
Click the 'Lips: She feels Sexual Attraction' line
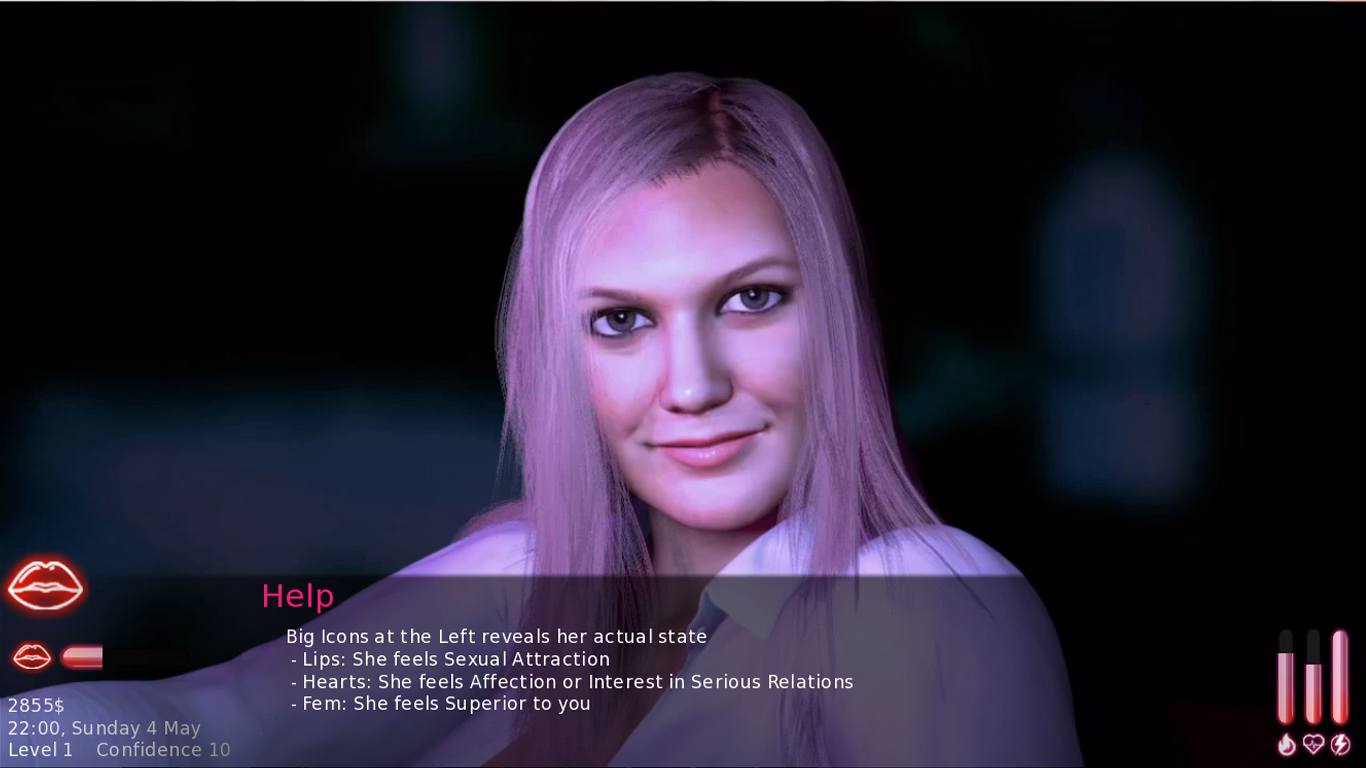(x=450, y=659)
